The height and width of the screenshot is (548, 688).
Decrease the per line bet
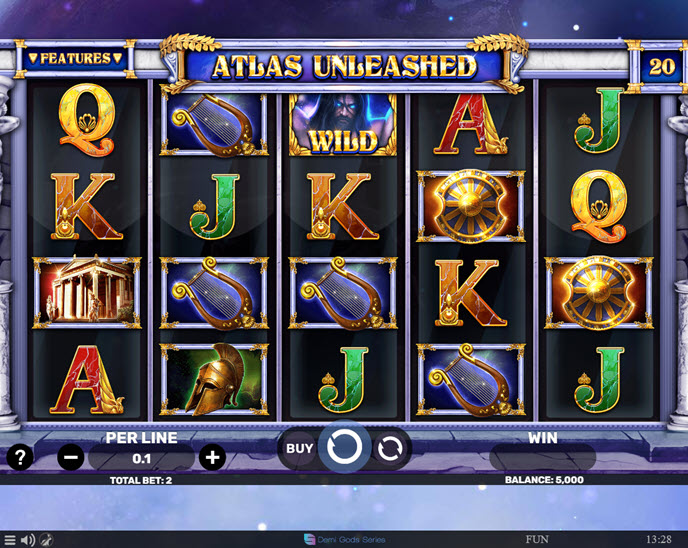point(70,458)
